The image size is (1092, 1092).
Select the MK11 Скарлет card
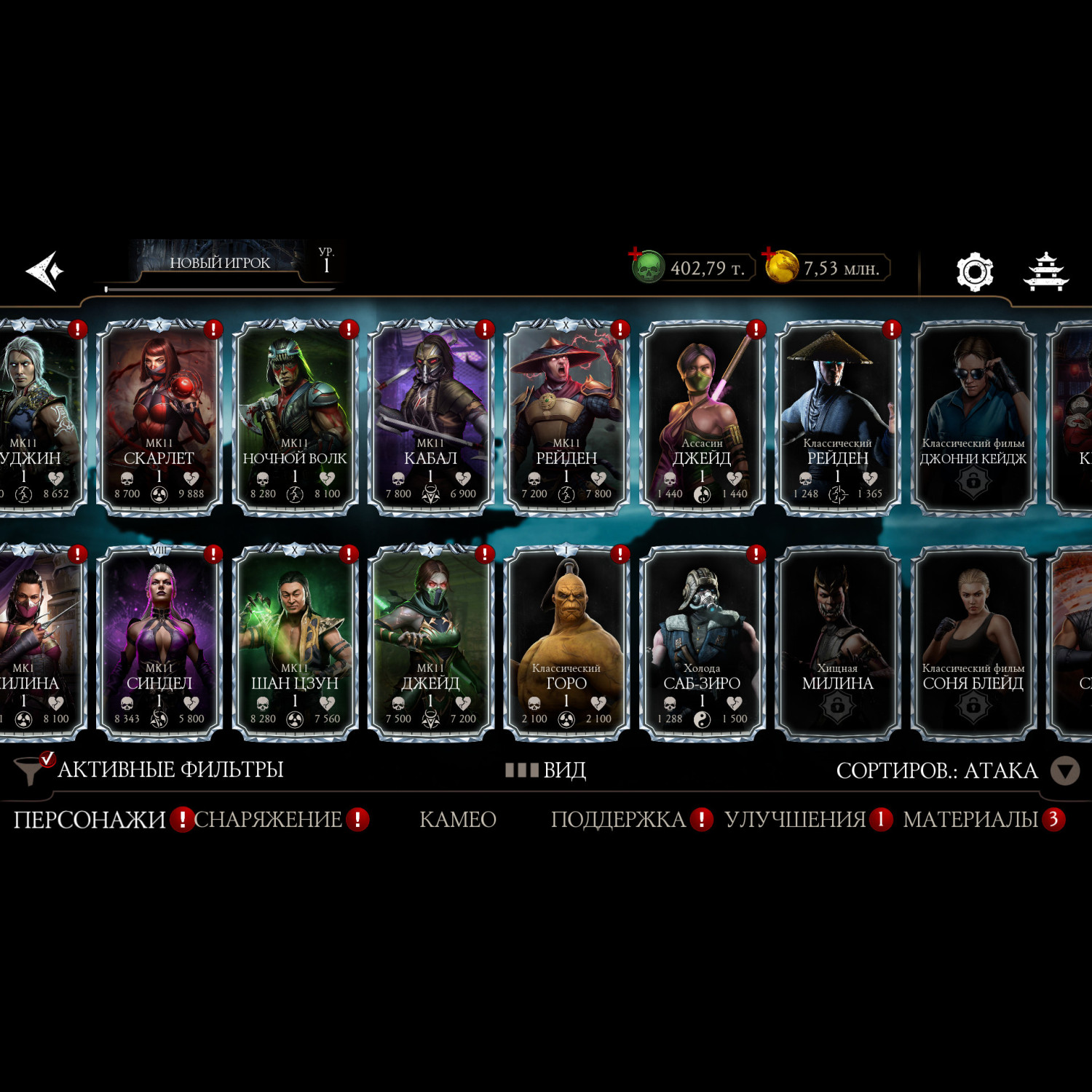159,418
